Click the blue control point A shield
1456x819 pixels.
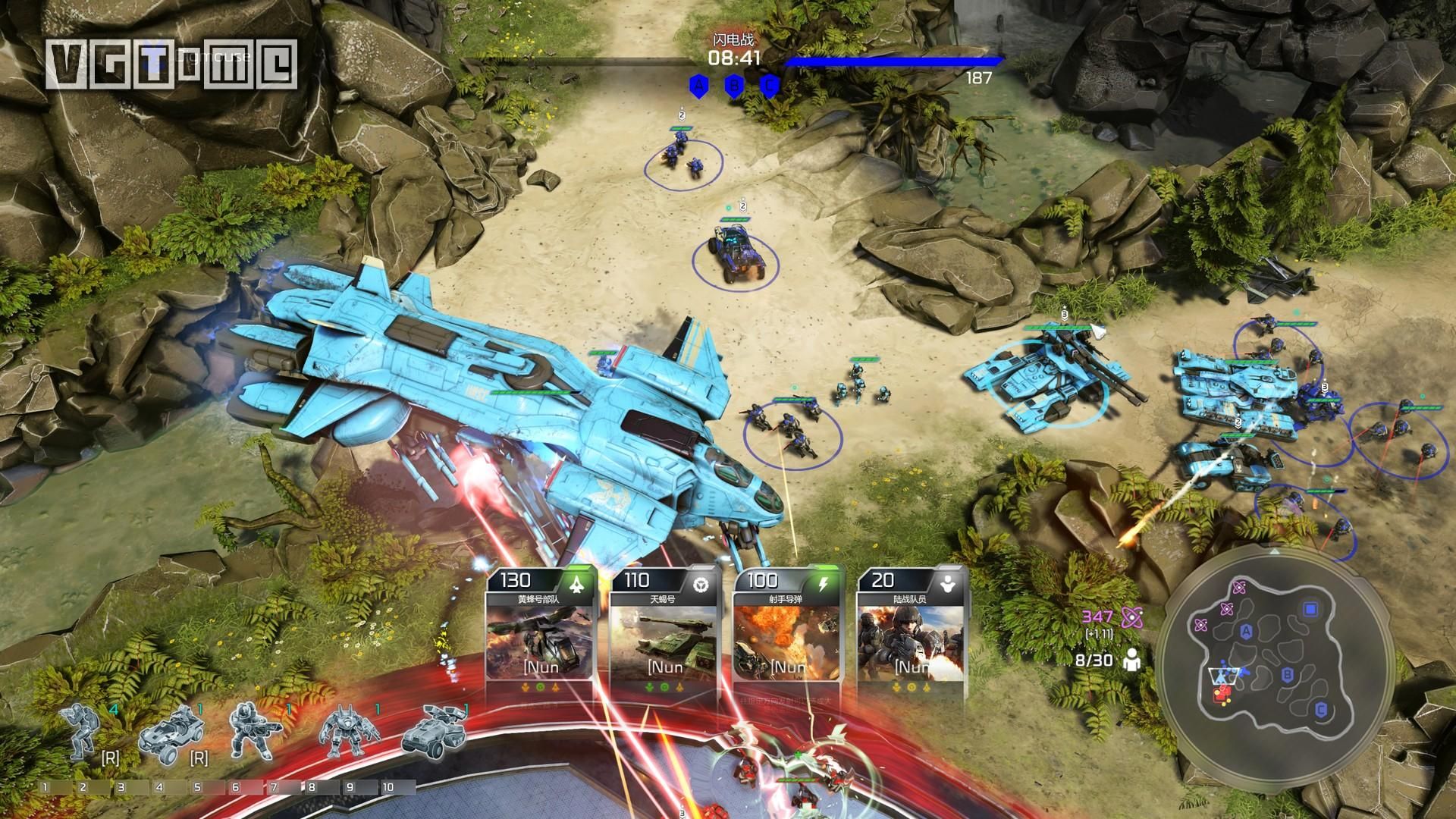tap(698, 86)
